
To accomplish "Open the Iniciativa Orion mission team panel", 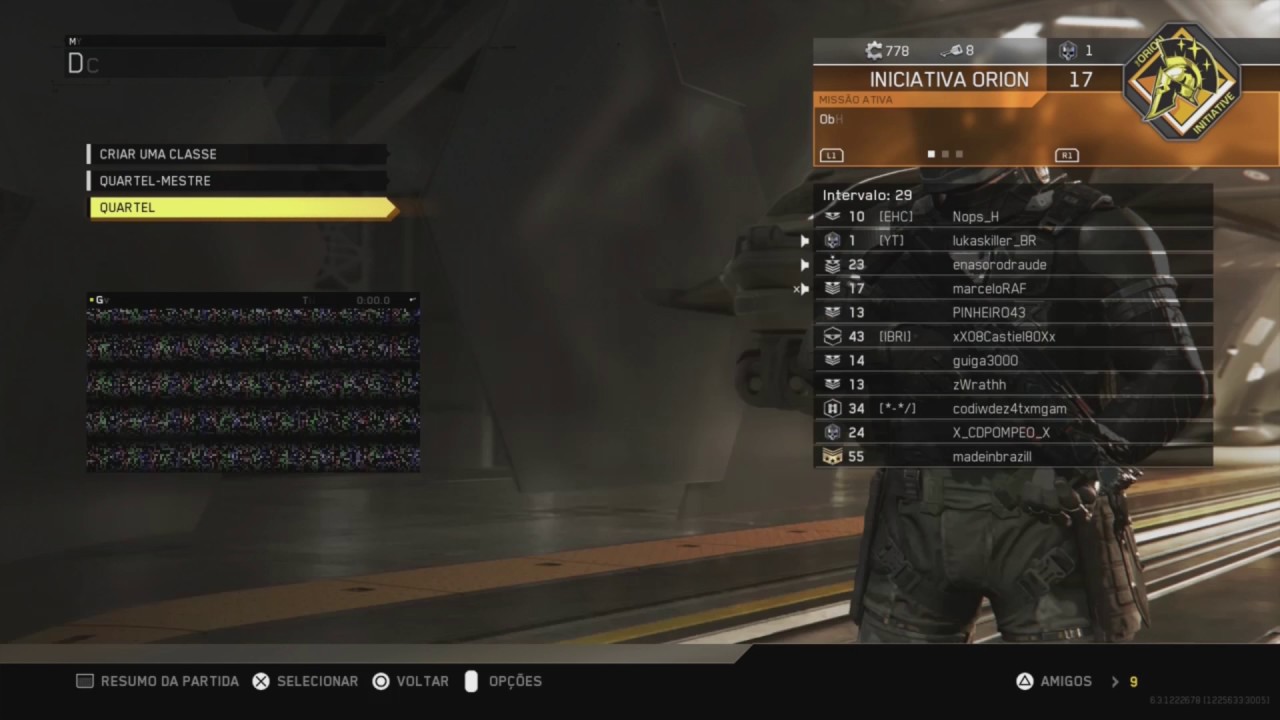I will click(950, 80).
